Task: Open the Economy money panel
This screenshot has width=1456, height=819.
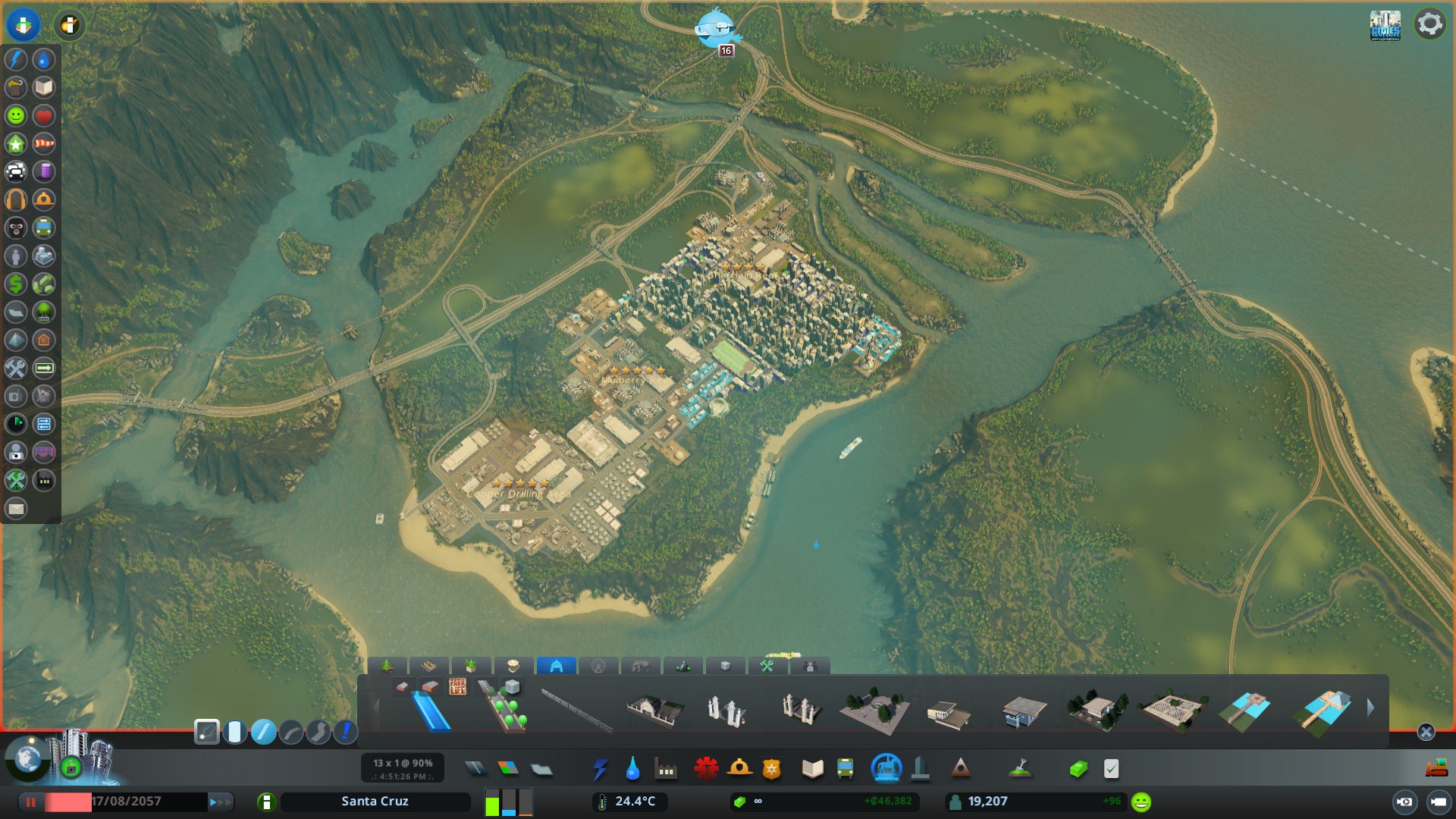Action: [x=1078, y=769]
